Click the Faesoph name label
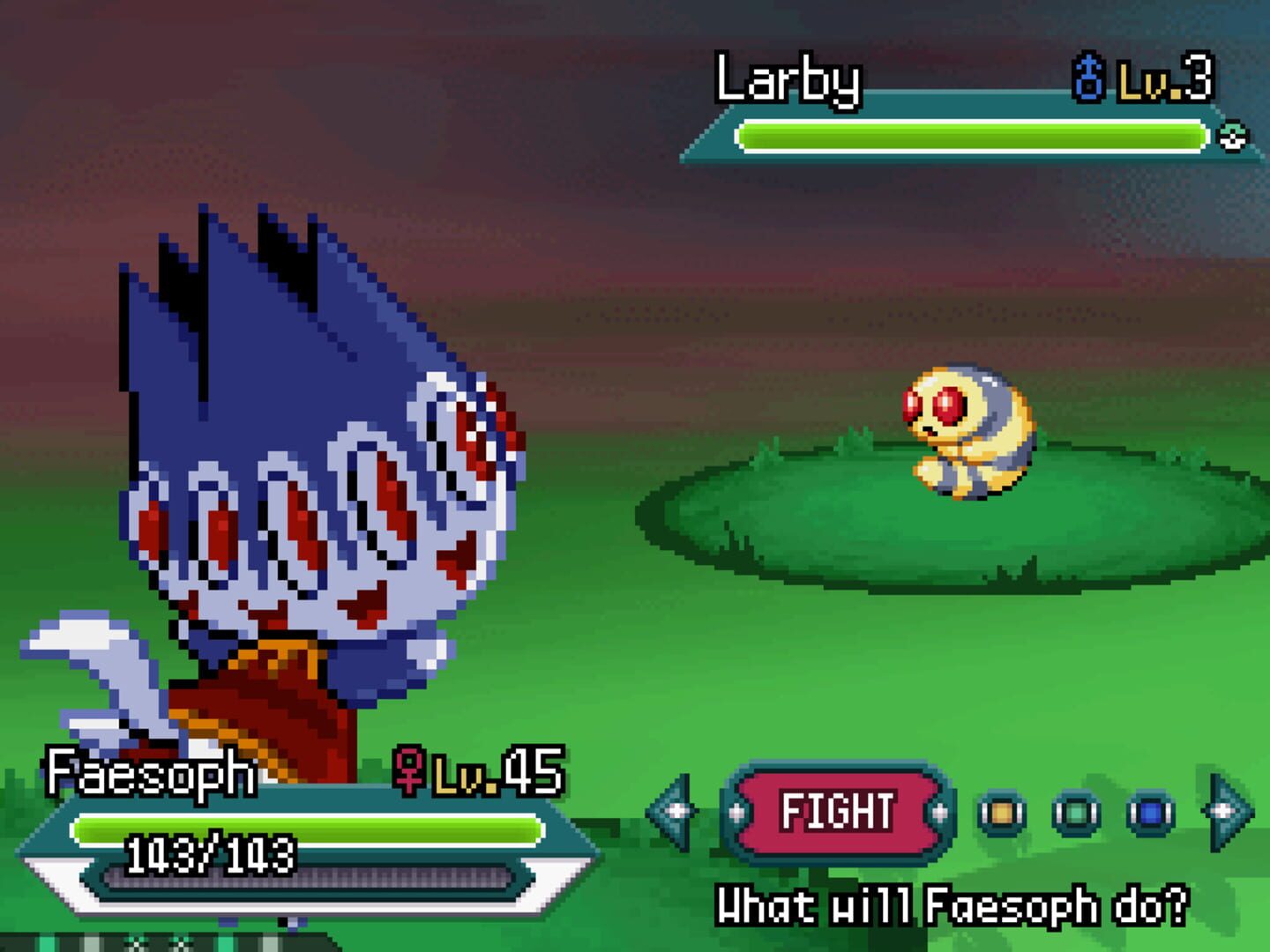 (x=150, y=773)
